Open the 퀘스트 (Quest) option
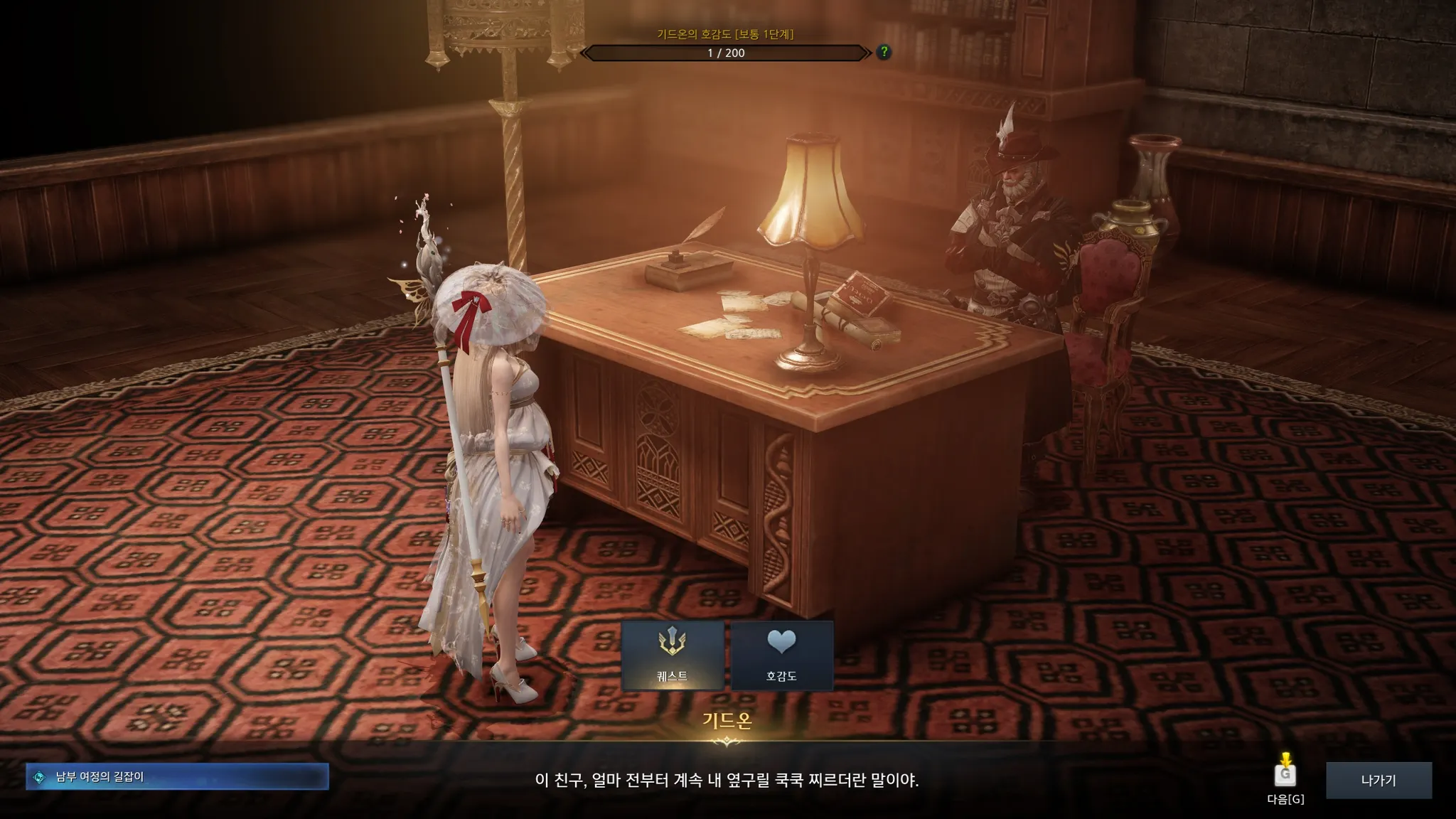Viewport: 1456px width, 819px height. click(x=673, y=655)
